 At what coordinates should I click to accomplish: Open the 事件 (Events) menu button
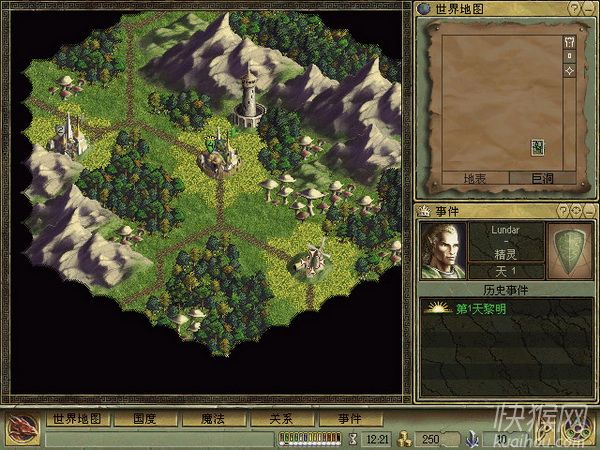(349, 419)
